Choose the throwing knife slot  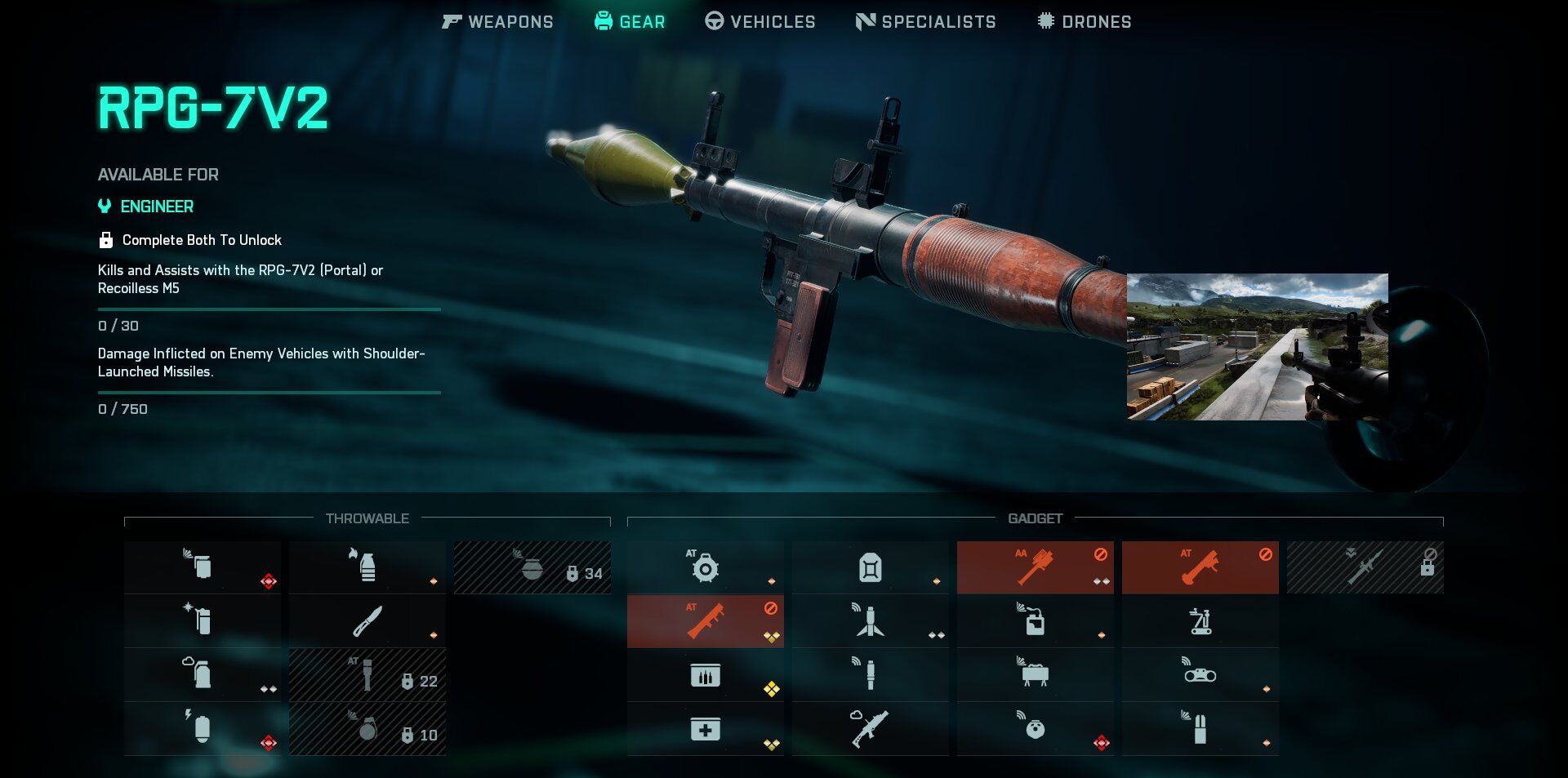(x=367, y=621)
